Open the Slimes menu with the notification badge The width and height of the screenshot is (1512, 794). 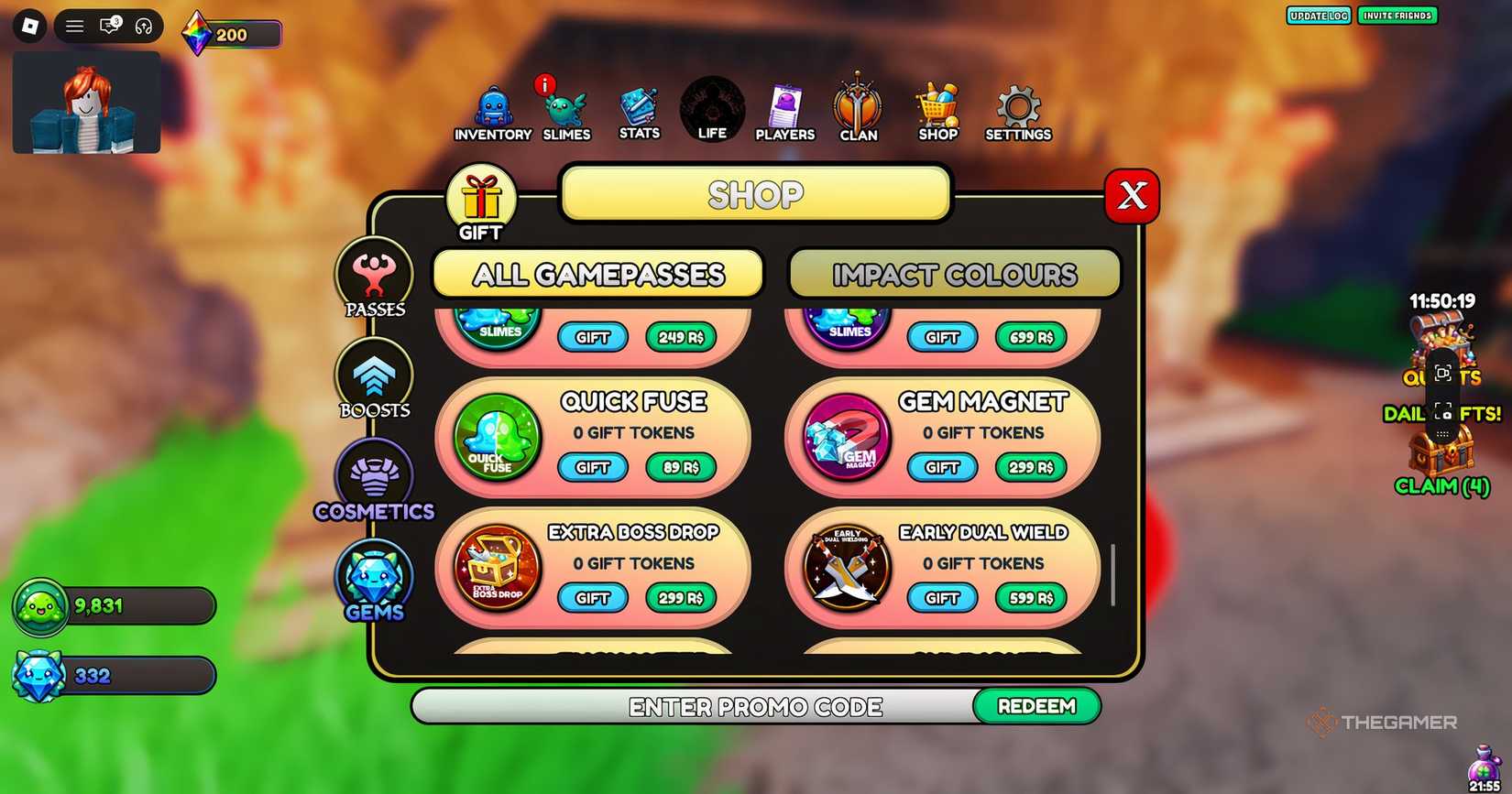coord(565,108)
